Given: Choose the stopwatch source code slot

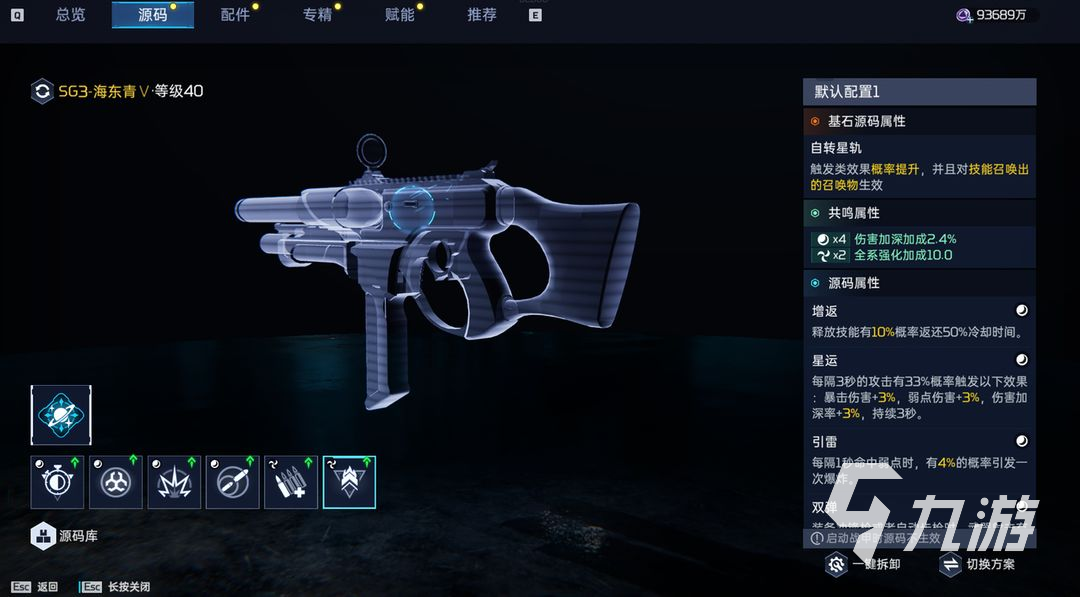Looking at the screenshot, I should coord(57,482).
